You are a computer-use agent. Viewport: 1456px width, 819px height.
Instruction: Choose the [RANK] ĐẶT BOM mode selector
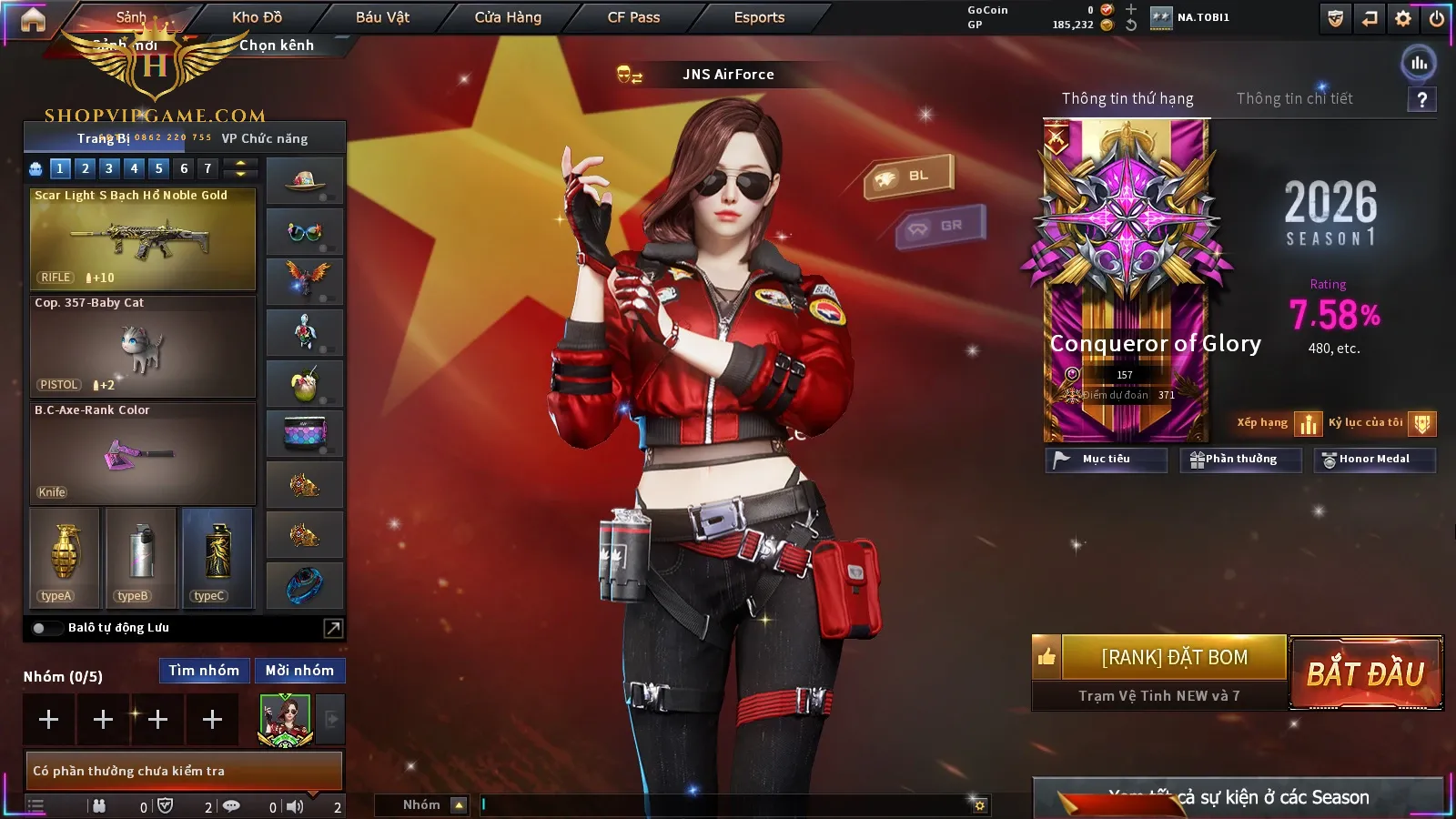[1174, 657]
